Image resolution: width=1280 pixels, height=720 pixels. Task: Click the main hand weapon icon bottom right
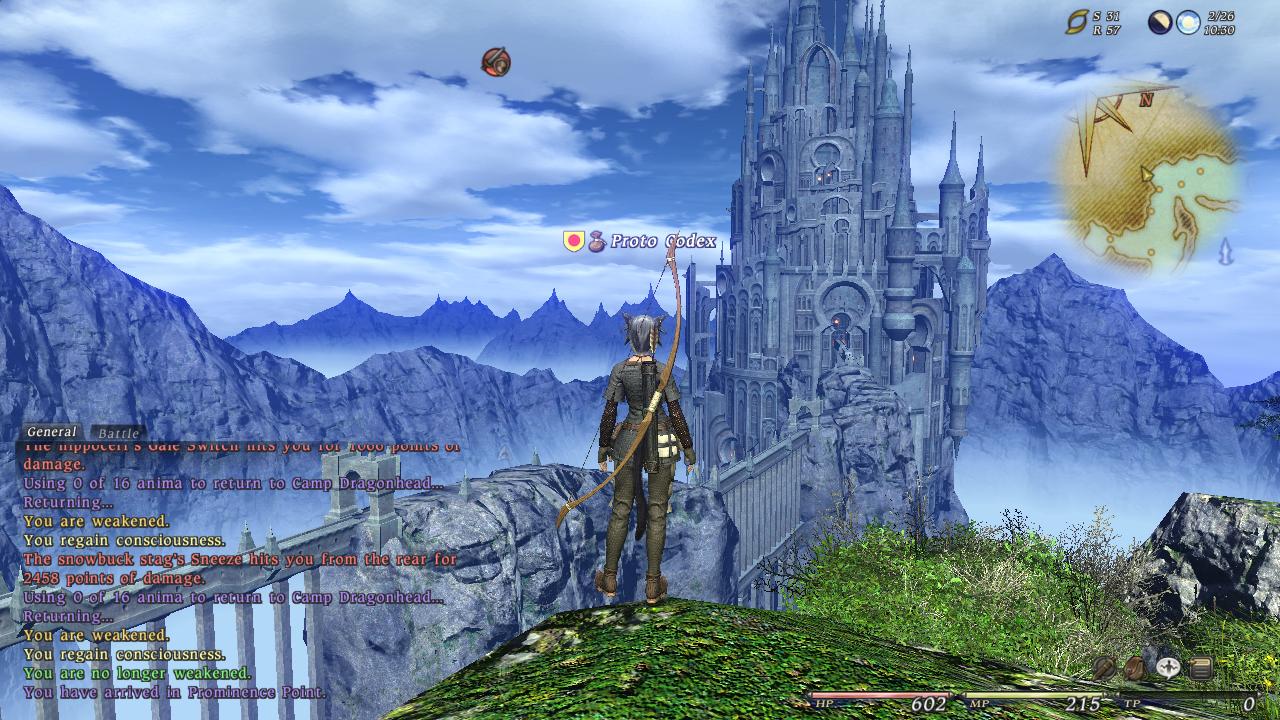click(x=1104, y=666)
